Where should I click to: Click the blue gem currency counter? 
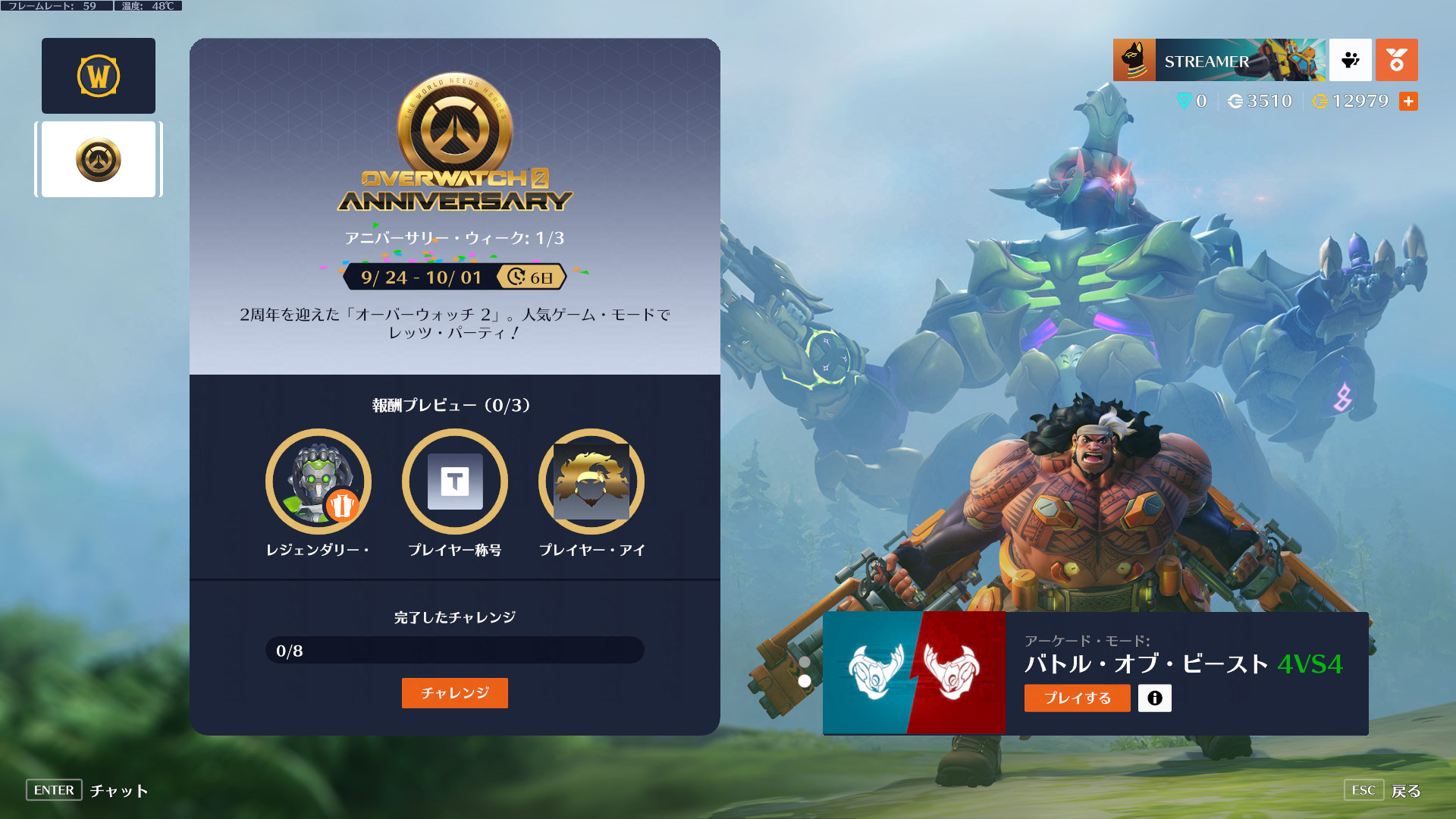pyautogui.click(x=1192, y=101)
